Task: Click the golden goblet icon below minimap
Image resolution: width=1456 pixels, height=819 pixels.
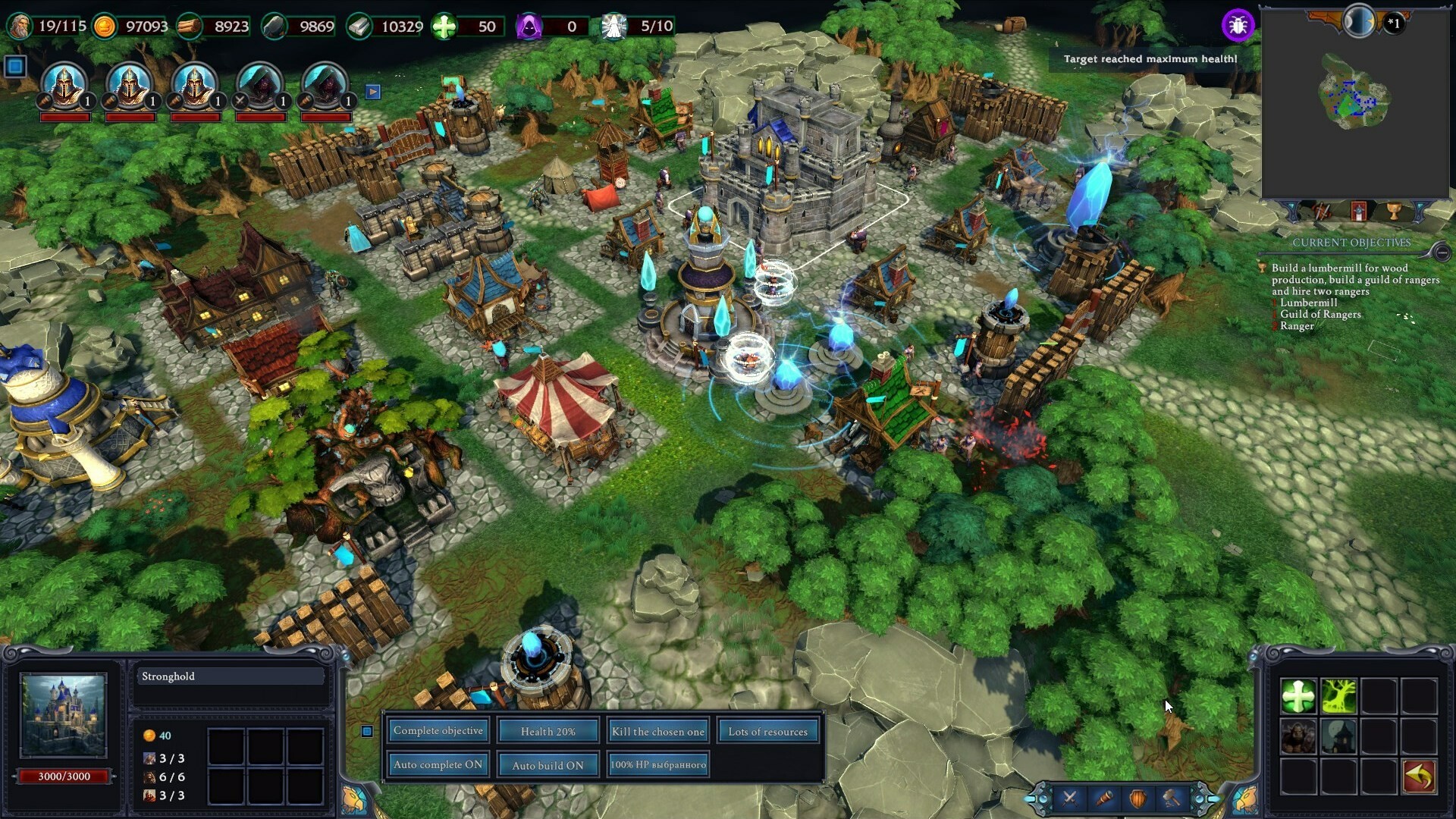Action: [x=1393, y=212]
